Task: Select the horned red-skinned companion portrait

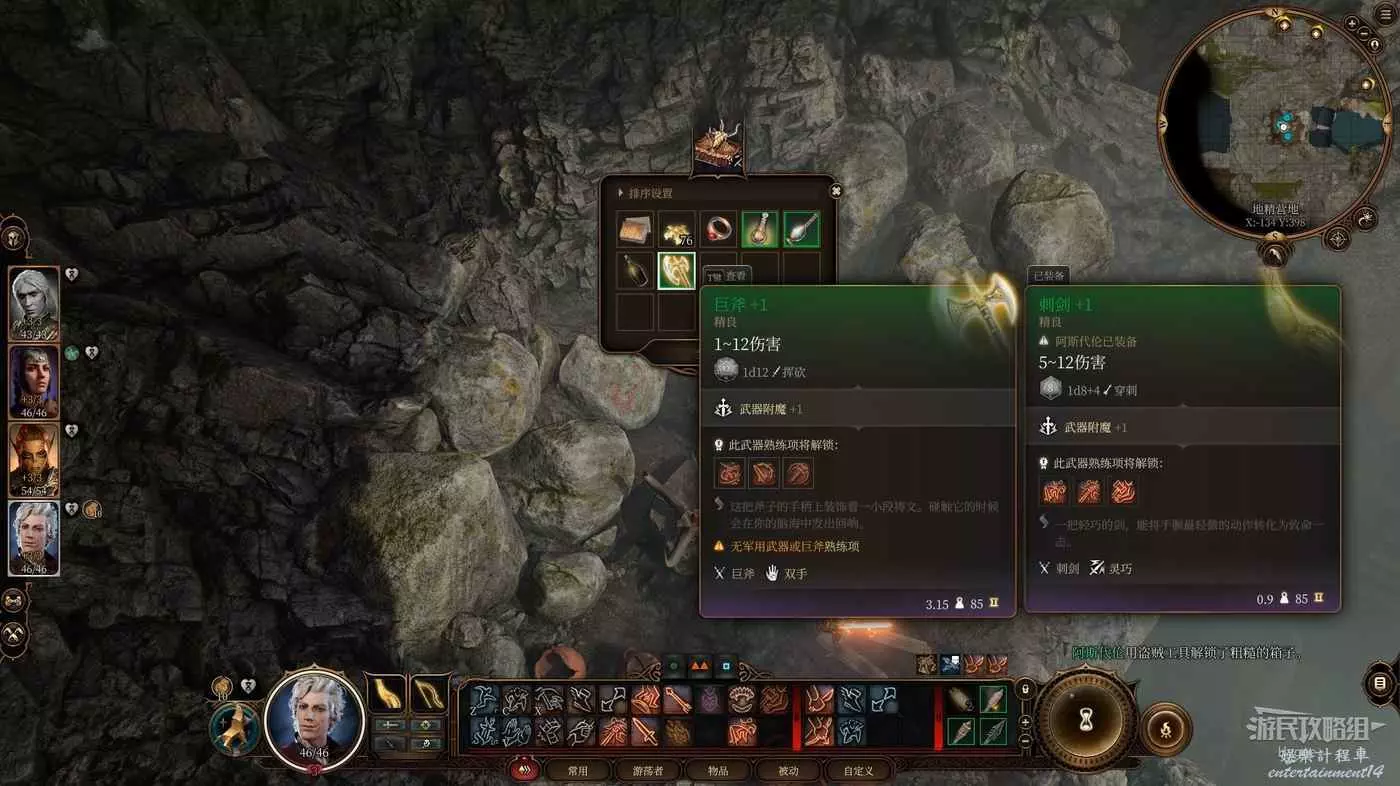Action: pyautogui.click(x=34, y=460)
